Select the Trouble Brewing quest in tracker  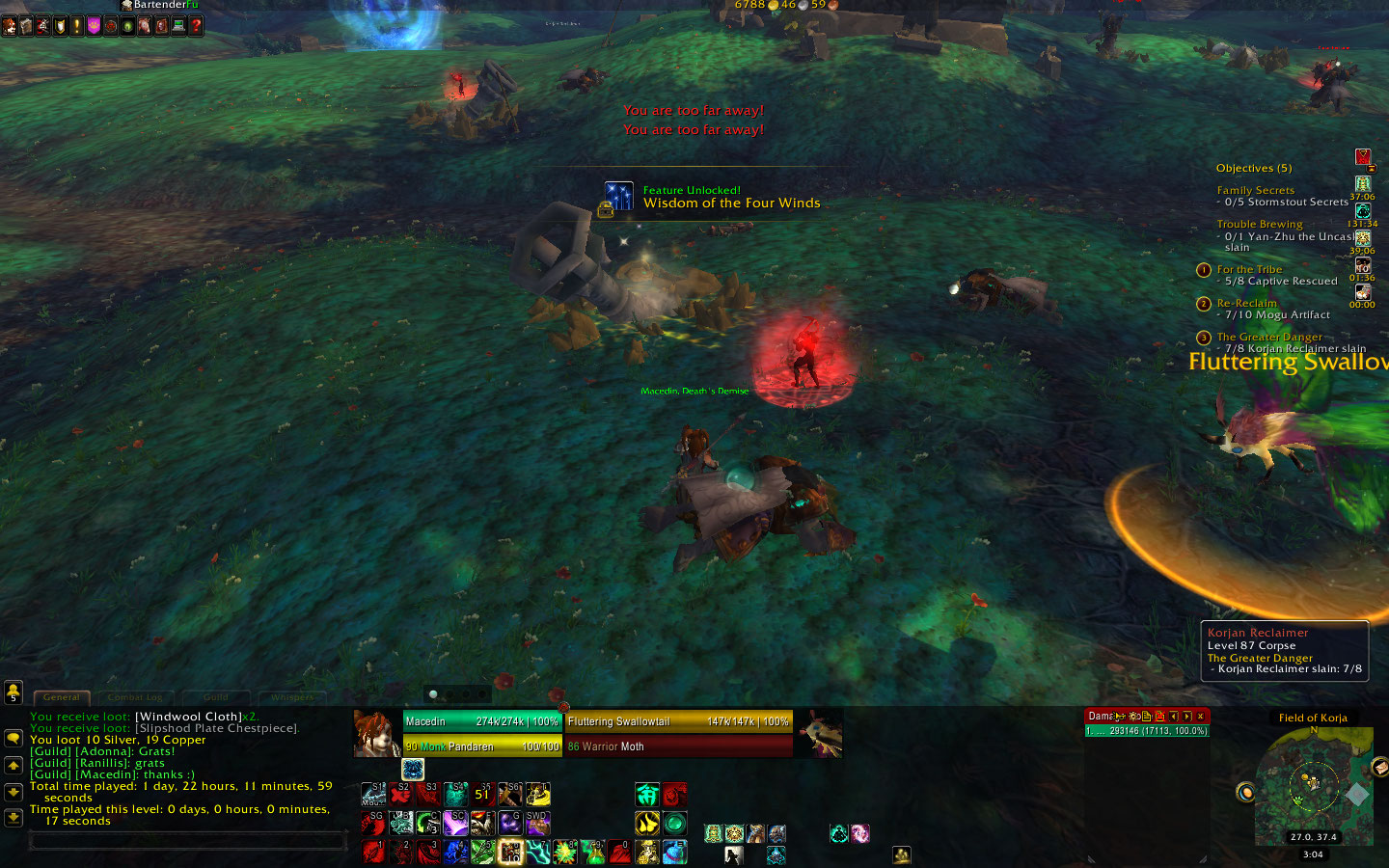point(1259,224)
